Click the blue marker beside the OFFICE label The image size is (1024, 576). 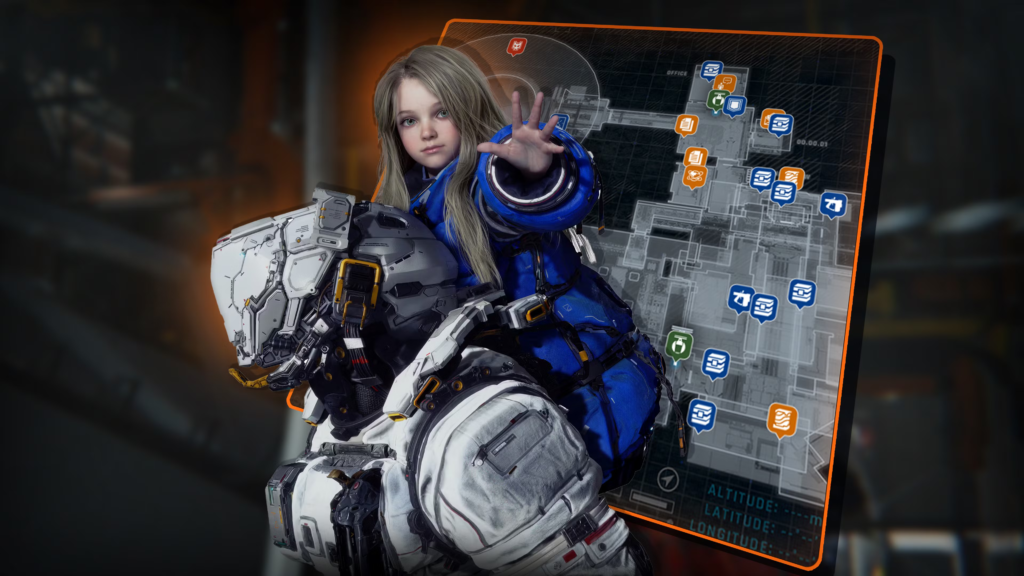click(711, 70)
